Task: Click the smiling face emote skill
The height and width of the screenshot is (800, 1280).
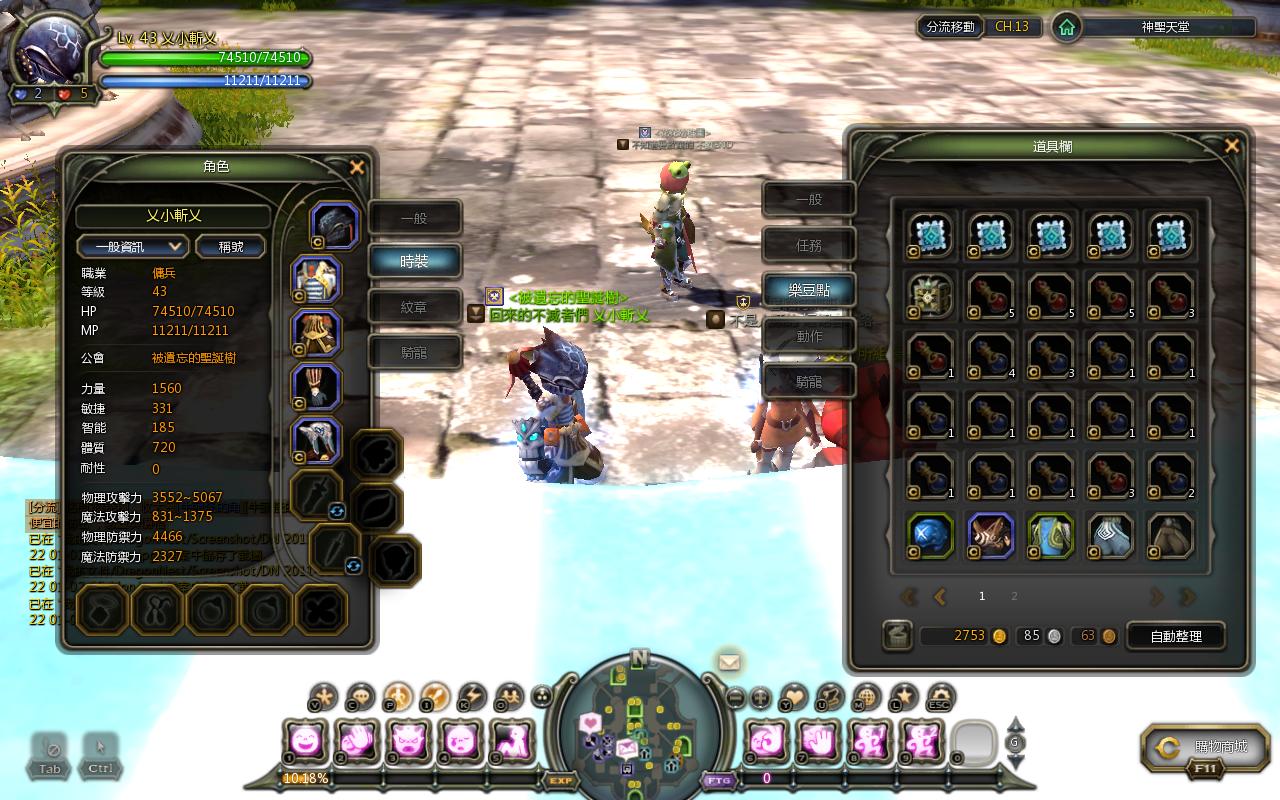Action: [x=305, y=741]
